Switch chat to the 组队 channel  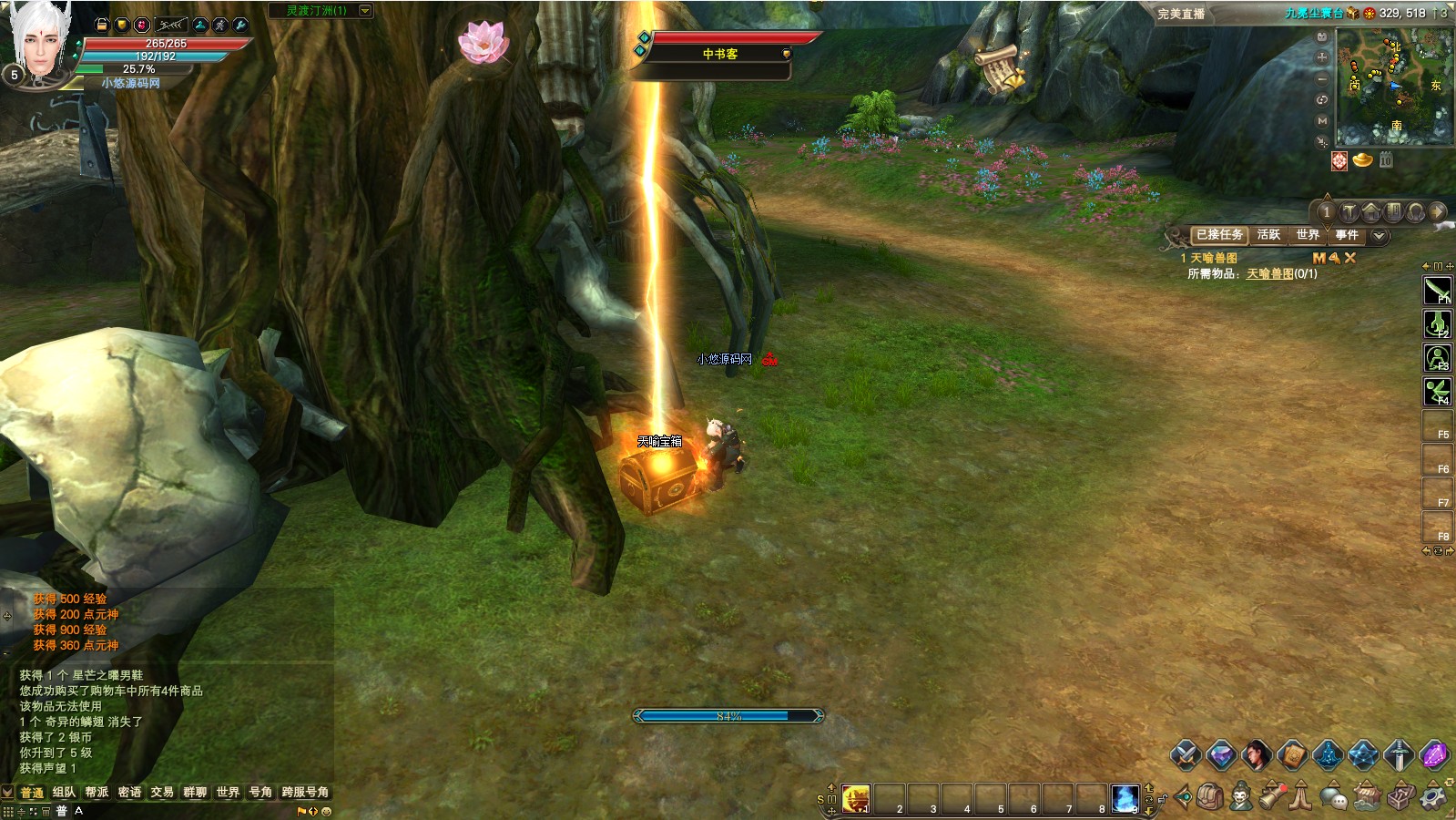[x=64, y=793]
